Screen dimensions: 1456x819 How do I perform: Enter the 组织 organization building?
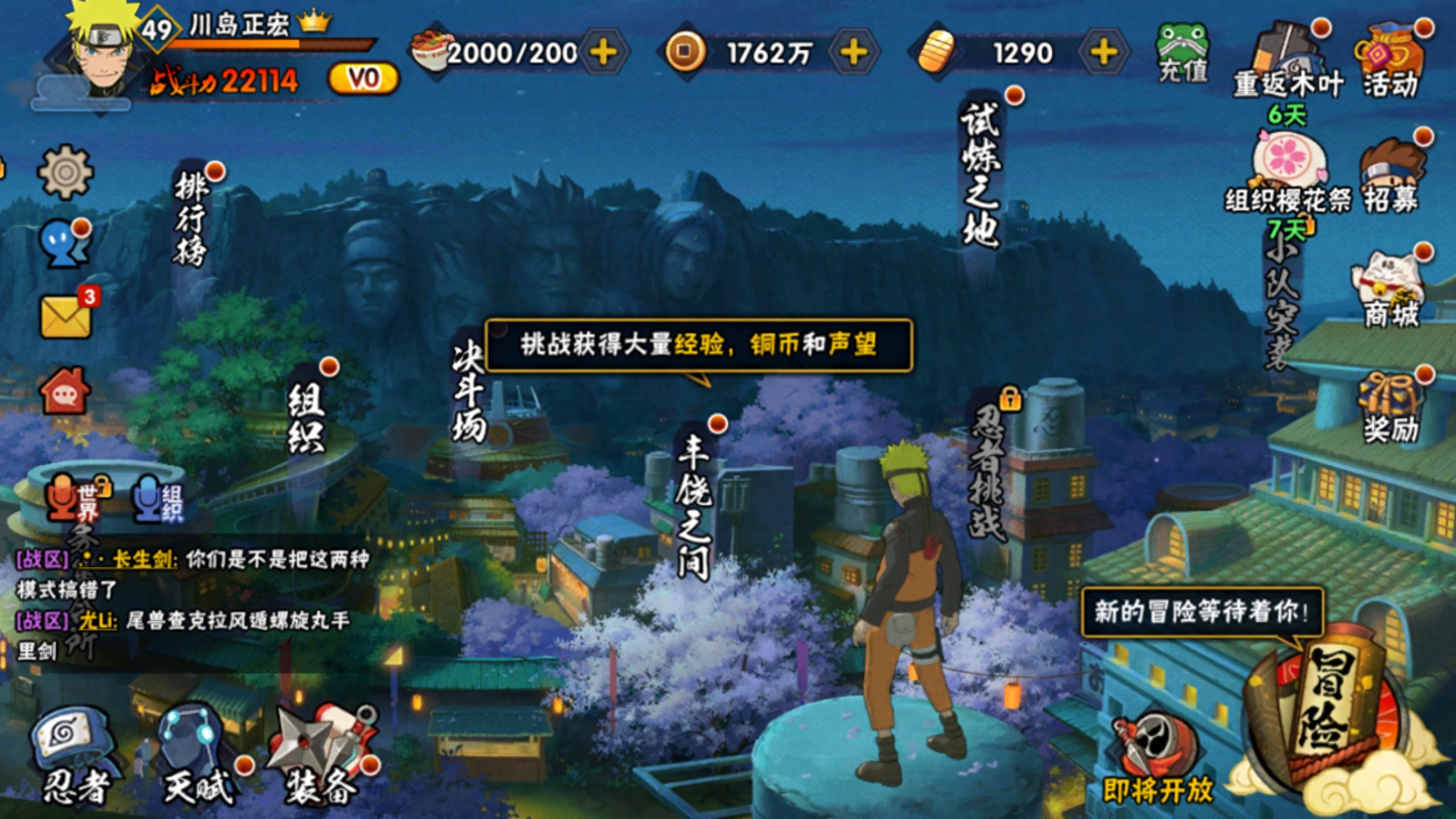306,419
